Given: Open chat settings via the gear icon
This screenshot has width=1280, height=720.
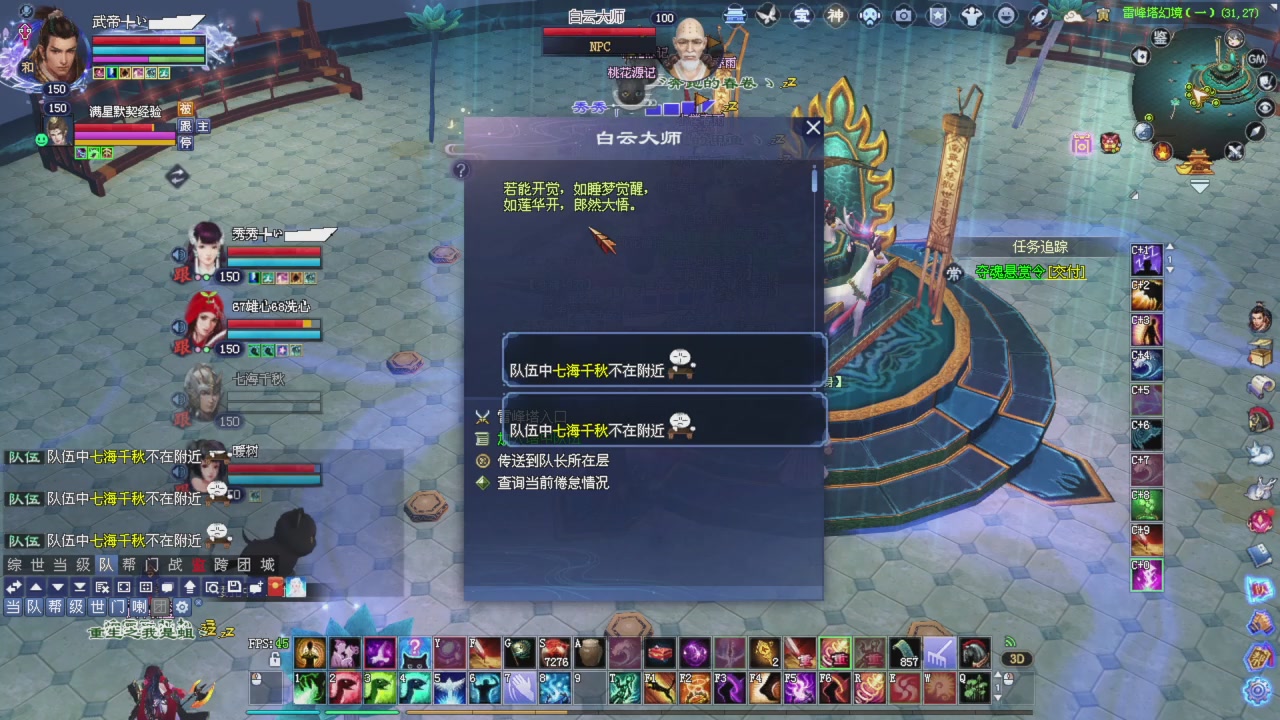Looking at the screenshot, I should 183,606.
